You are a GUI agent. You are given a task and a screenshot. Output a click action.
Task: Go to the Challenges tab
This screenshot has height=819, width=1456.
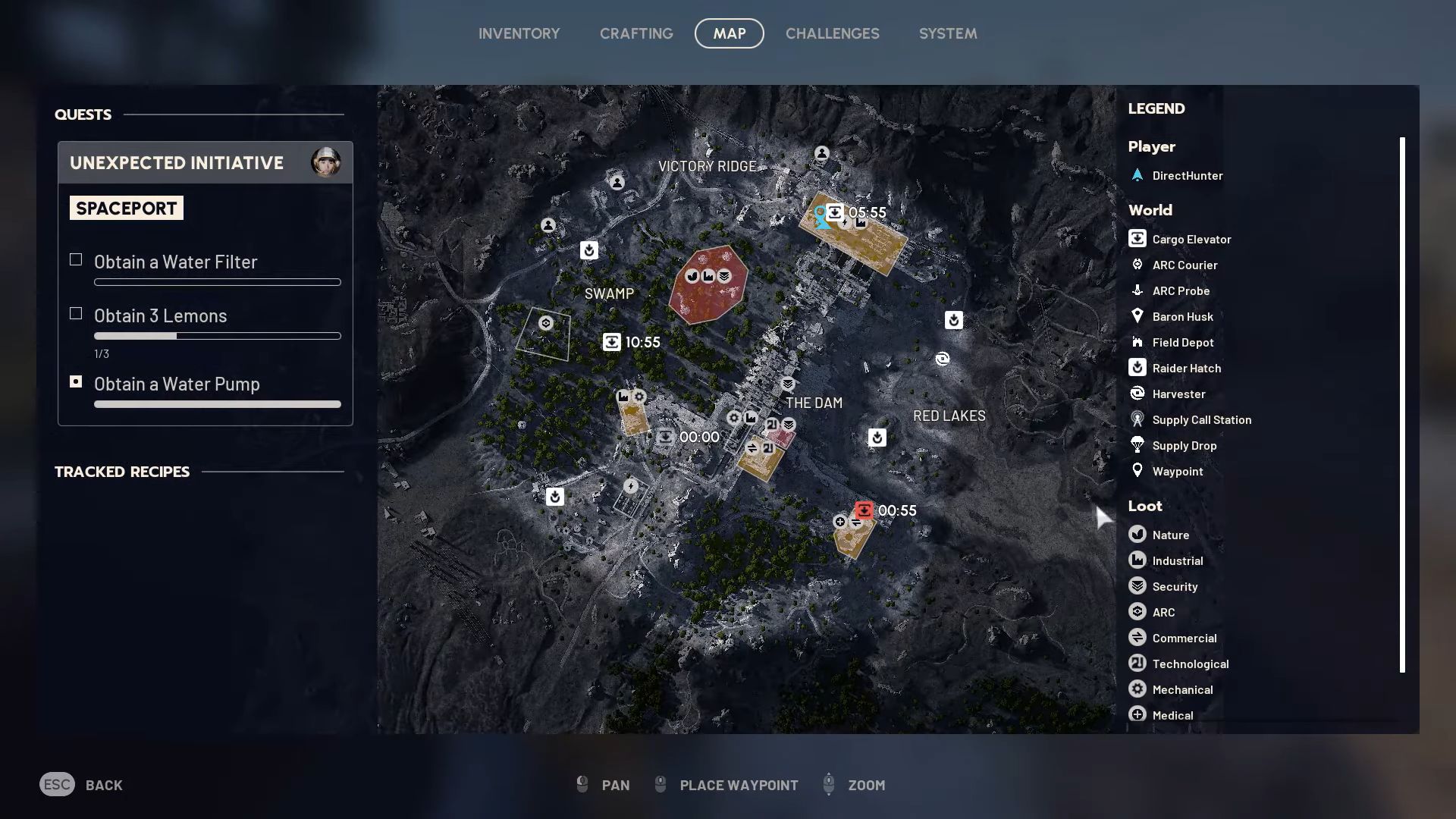click(x=832, y=33)
